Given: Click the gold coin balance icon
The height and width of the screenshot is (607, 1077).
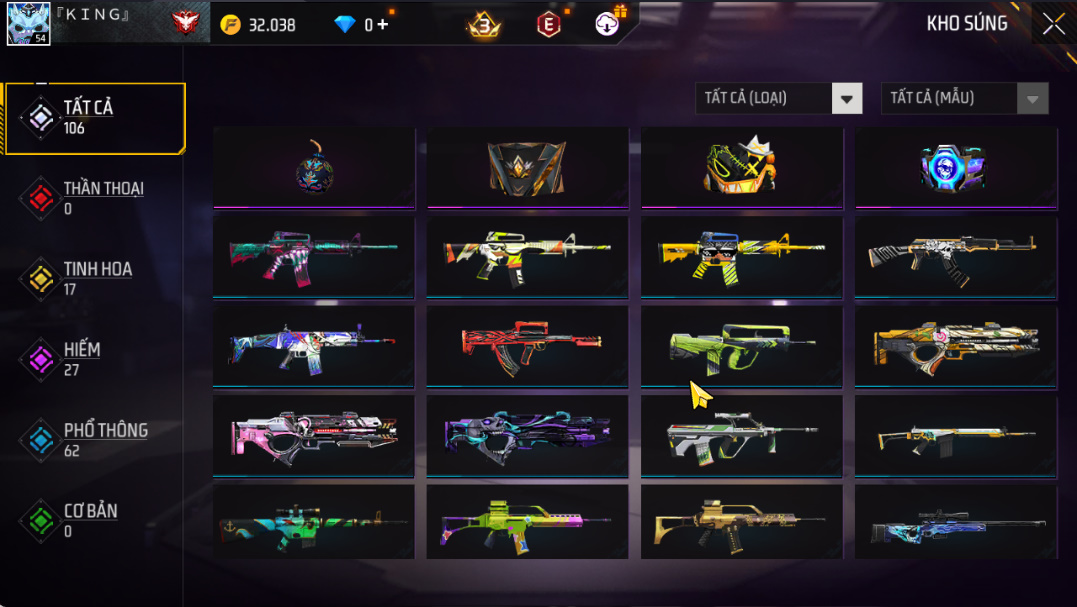Looking at the screenshot, I should (231, 24).
